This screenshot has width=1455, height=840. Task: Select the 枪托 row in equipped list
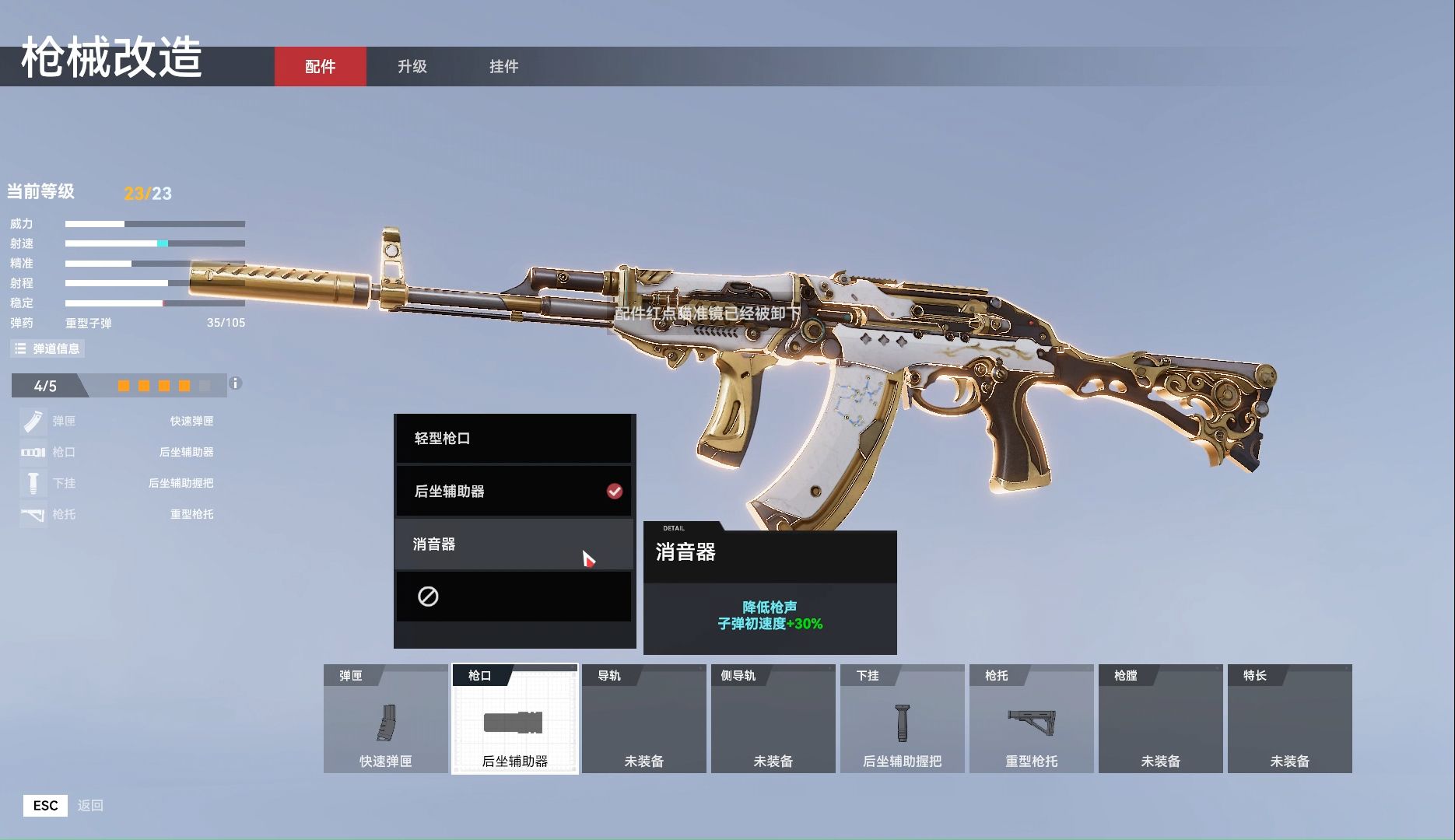(117, 514)
